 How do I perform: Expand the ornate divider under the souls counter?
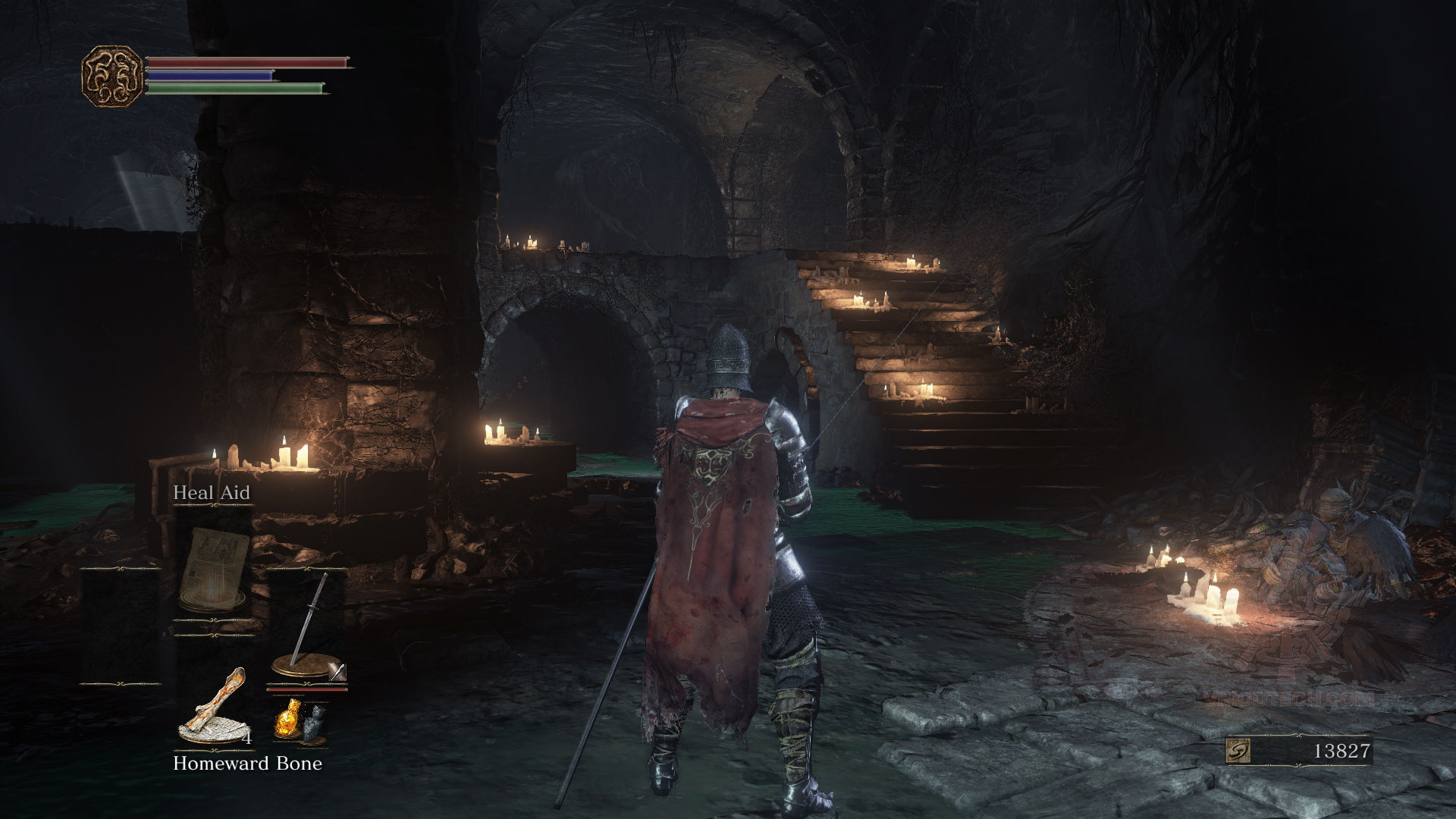1298,765
